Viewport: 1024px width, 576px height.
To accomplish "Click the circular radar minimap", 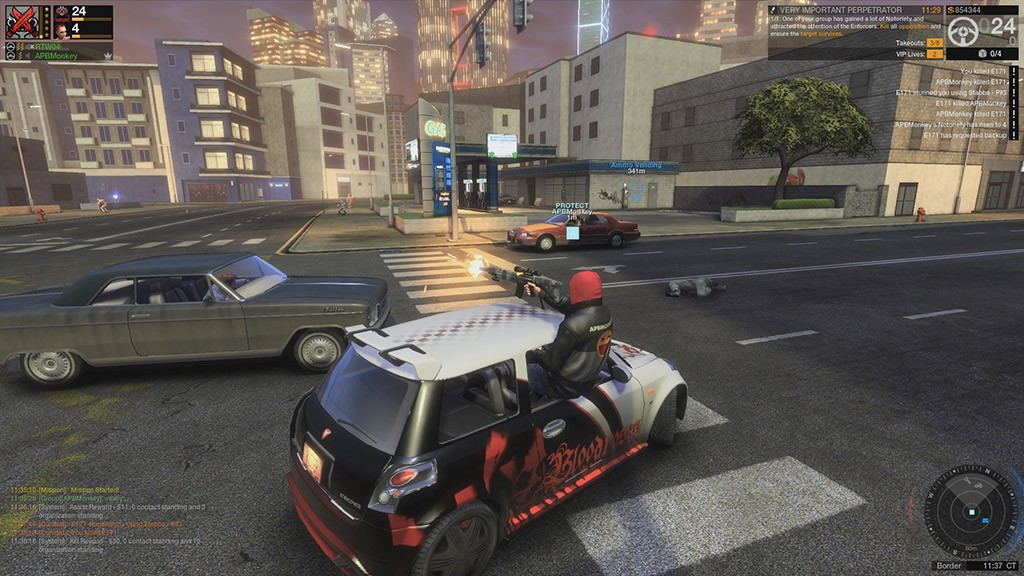I will 970,512.
